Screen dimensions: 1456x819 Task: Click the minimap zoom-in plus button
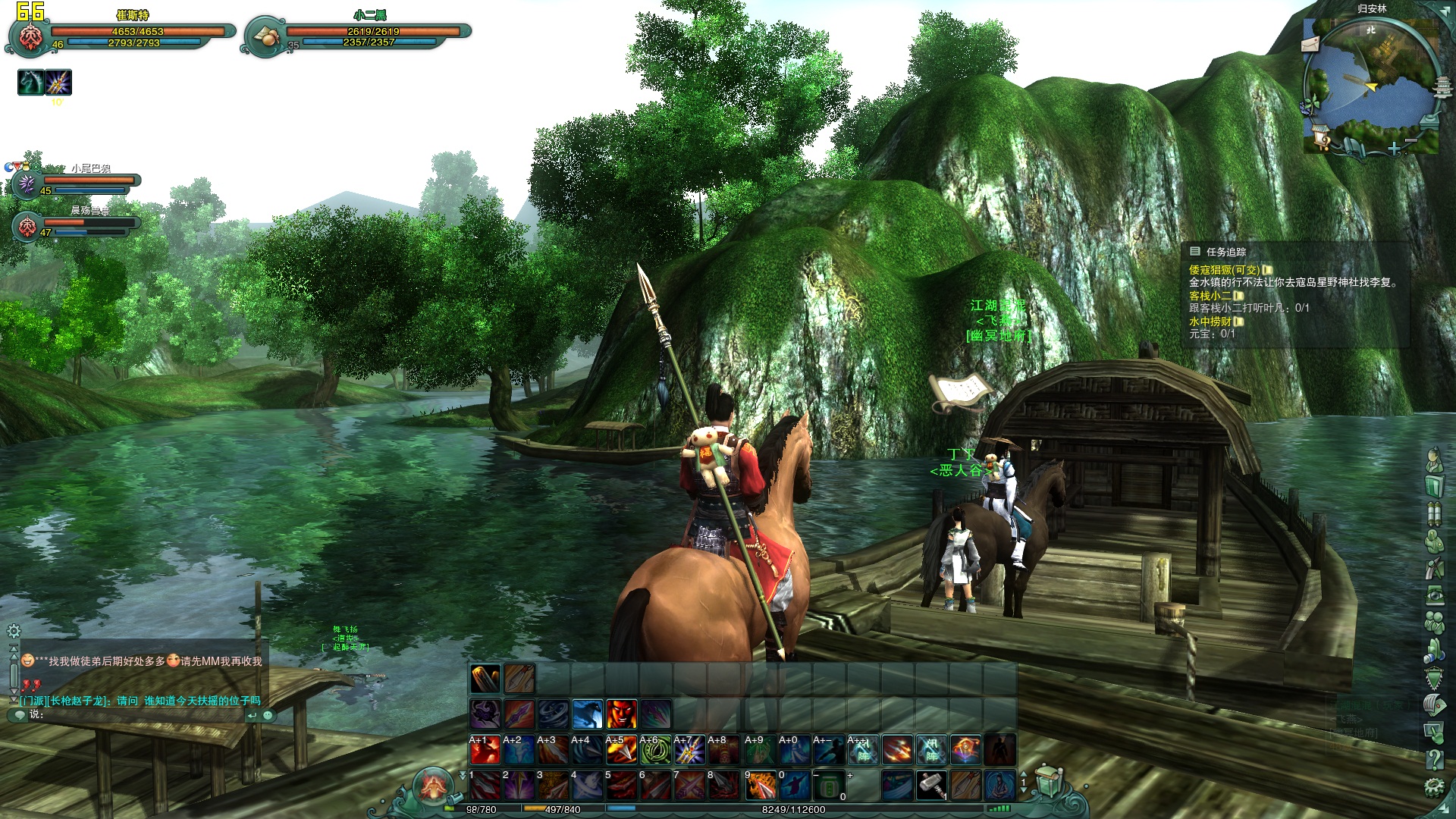click(x=1394, y=149)
